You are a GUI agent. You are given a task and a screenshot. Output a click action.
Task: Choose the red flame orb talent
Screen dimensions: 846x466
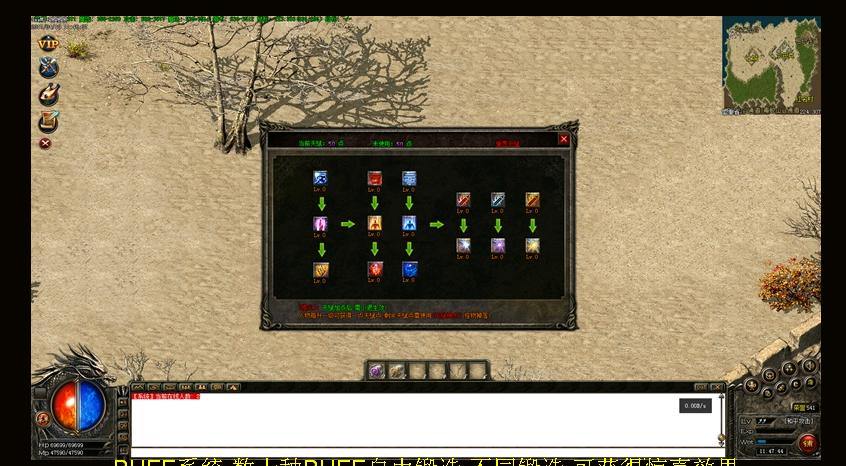click(375, 269)
